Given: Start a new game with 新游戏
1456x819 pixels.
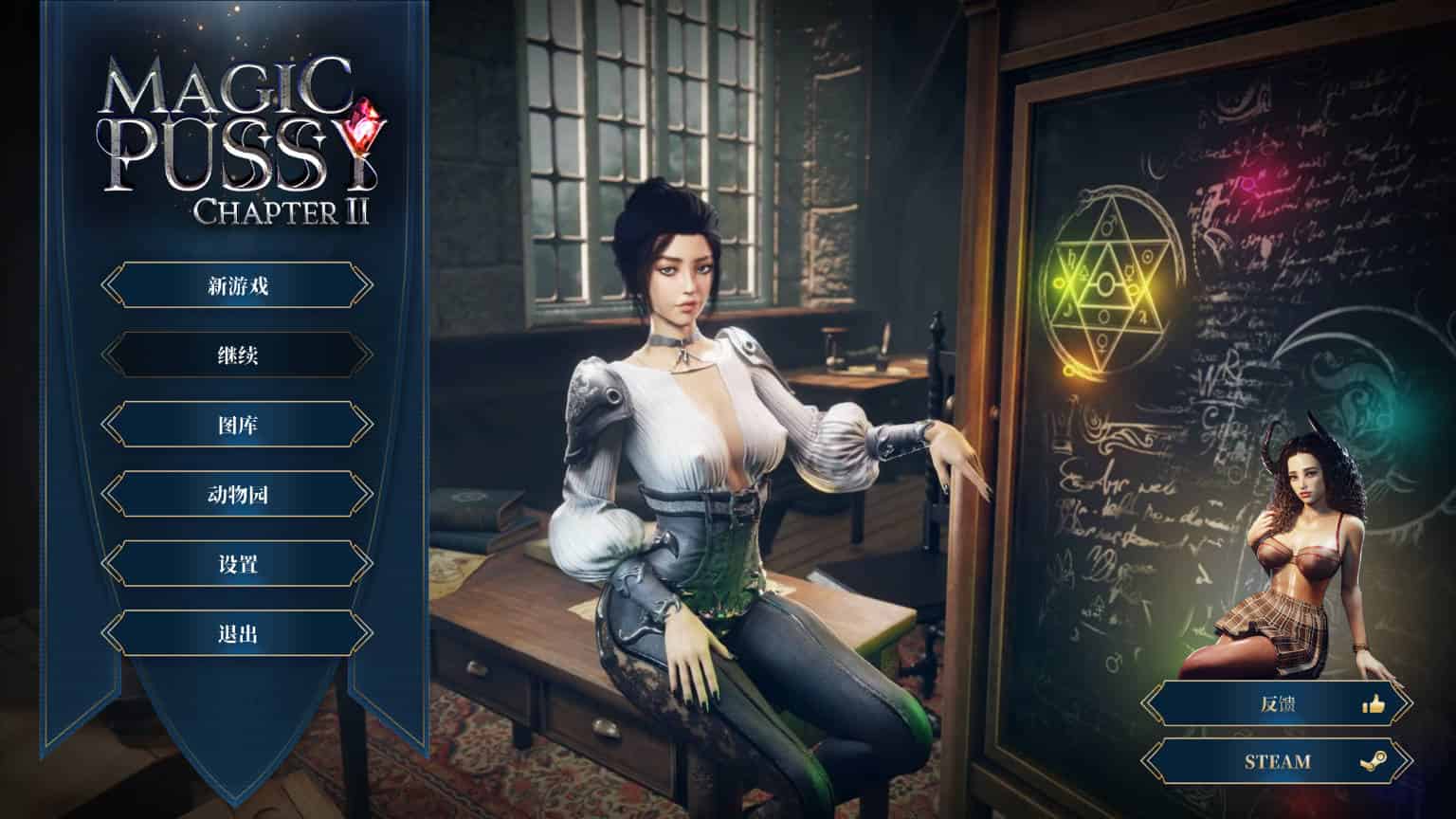Looking at the screenshot, I should [x=237, y=285].
